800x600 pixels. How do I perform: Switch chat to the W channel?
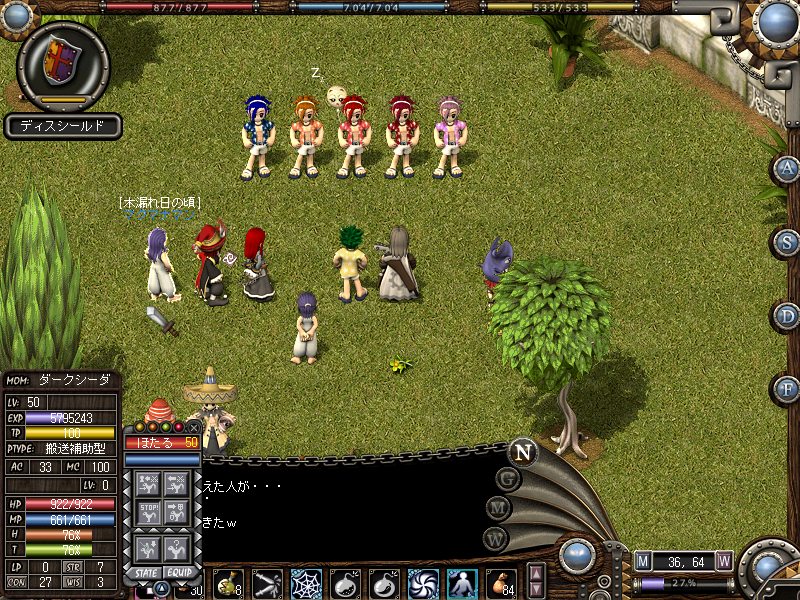[492, 537]
